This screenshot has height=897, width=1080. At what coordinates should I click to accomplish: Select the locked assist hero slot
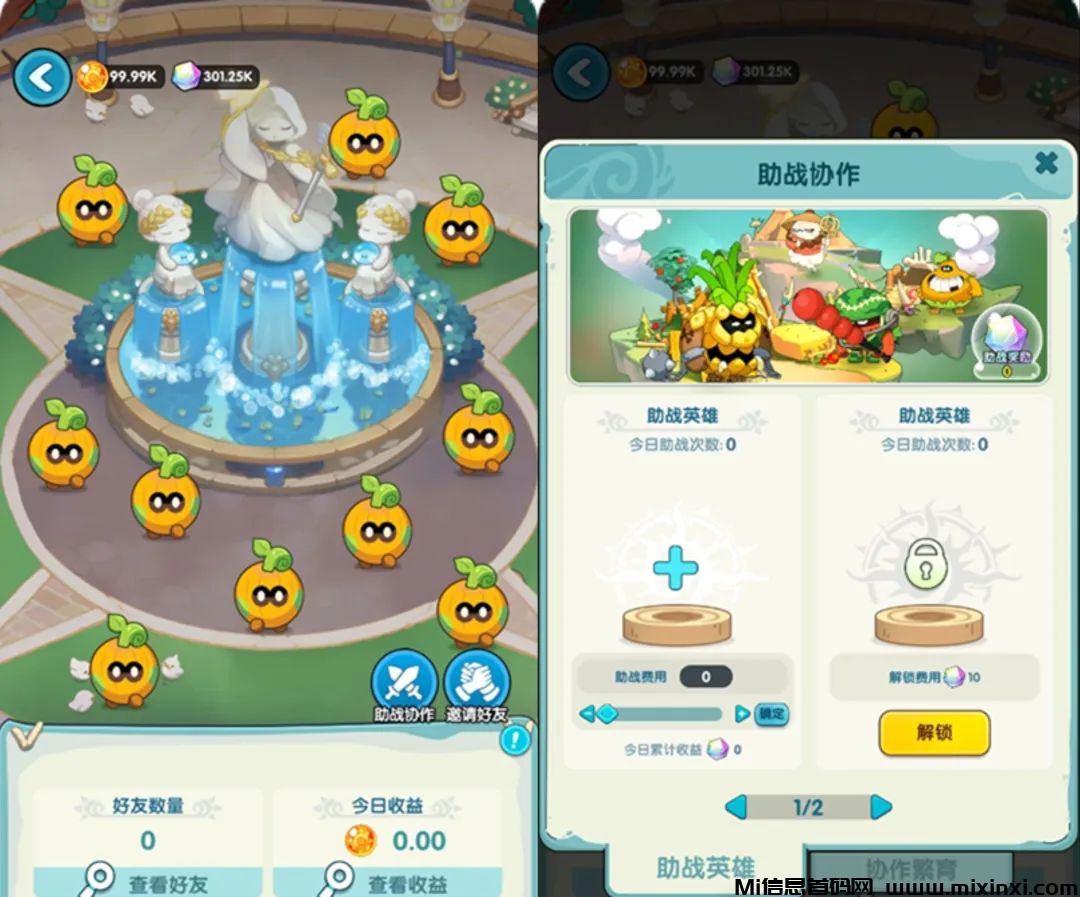click(x=927, y=568)
